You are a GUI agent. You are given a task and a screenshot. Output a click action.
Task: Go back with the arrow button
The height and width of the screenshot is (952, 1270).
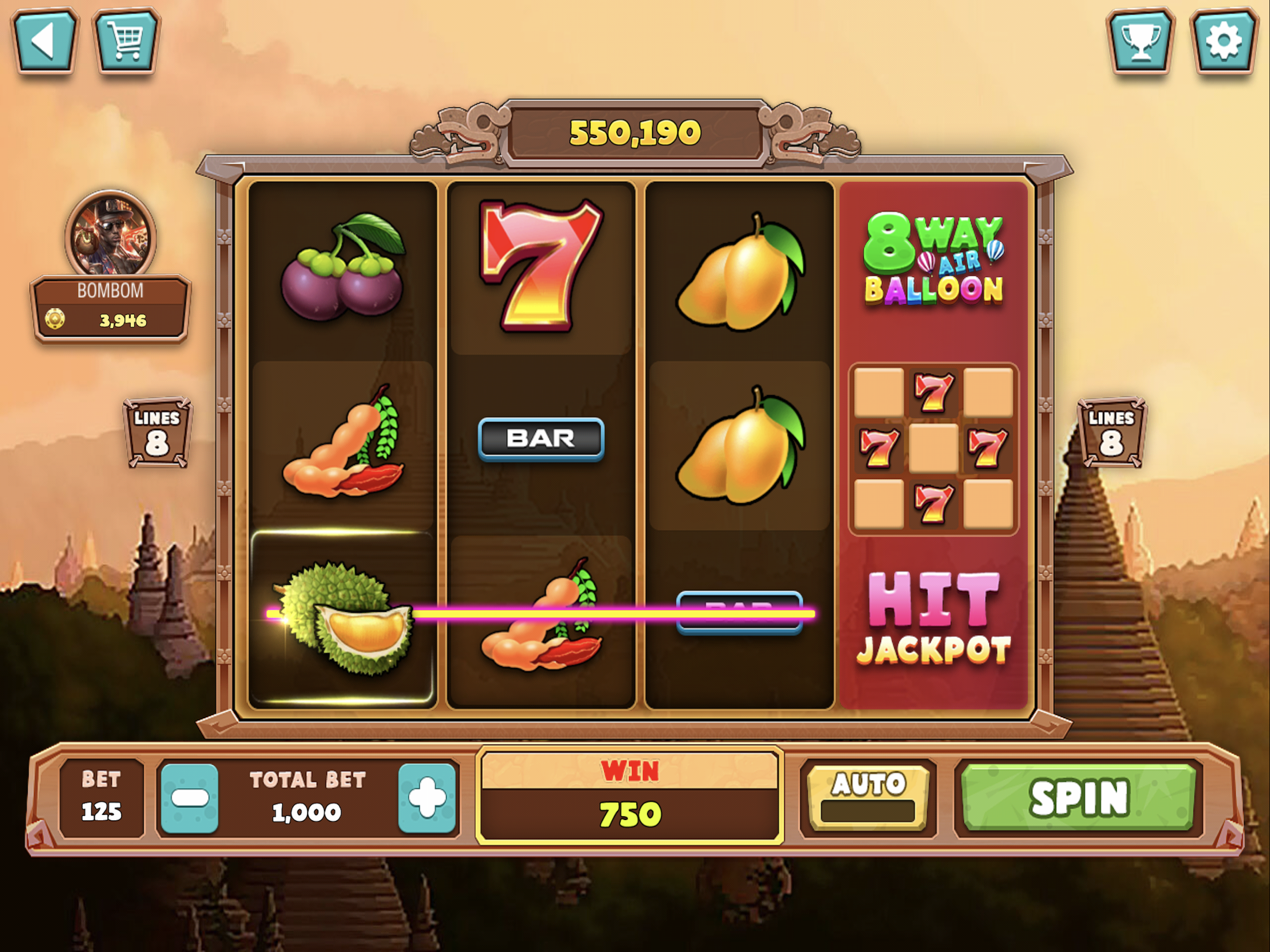click(x=44, y=41)
